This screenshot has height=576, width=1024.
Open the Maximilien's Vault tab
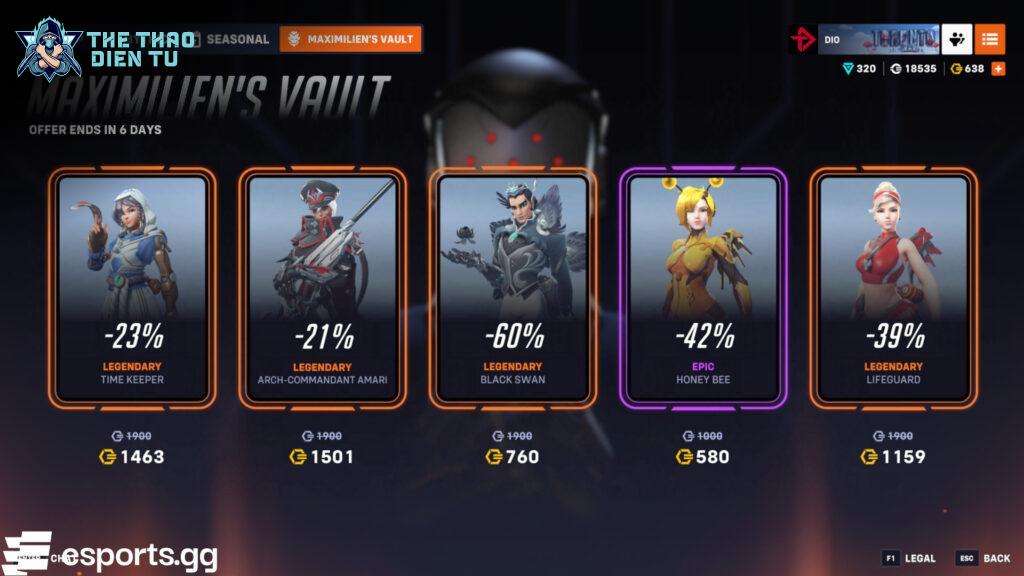(350, 39)
